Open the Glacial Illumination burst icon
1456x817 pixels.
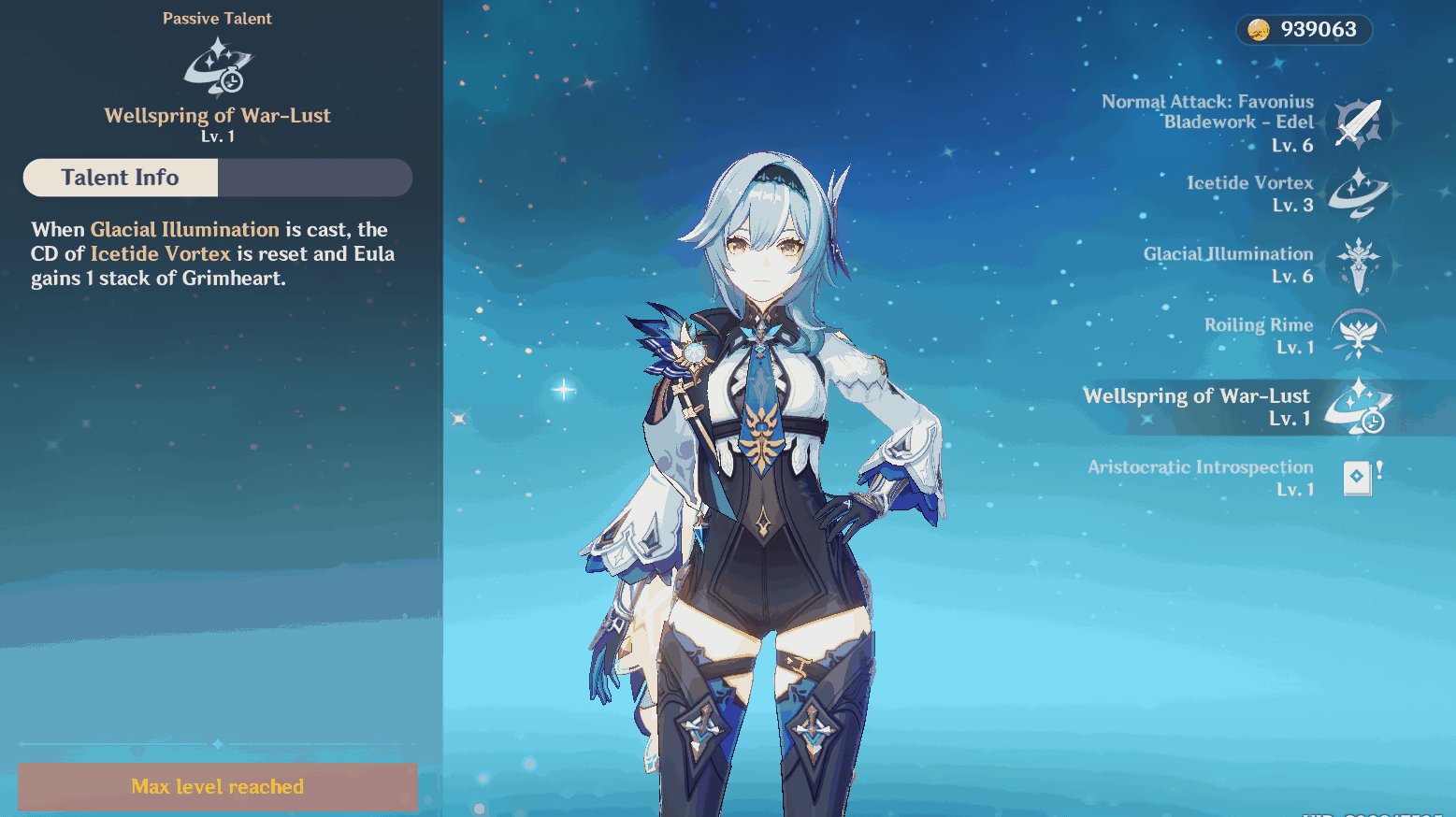[1358, 265]
